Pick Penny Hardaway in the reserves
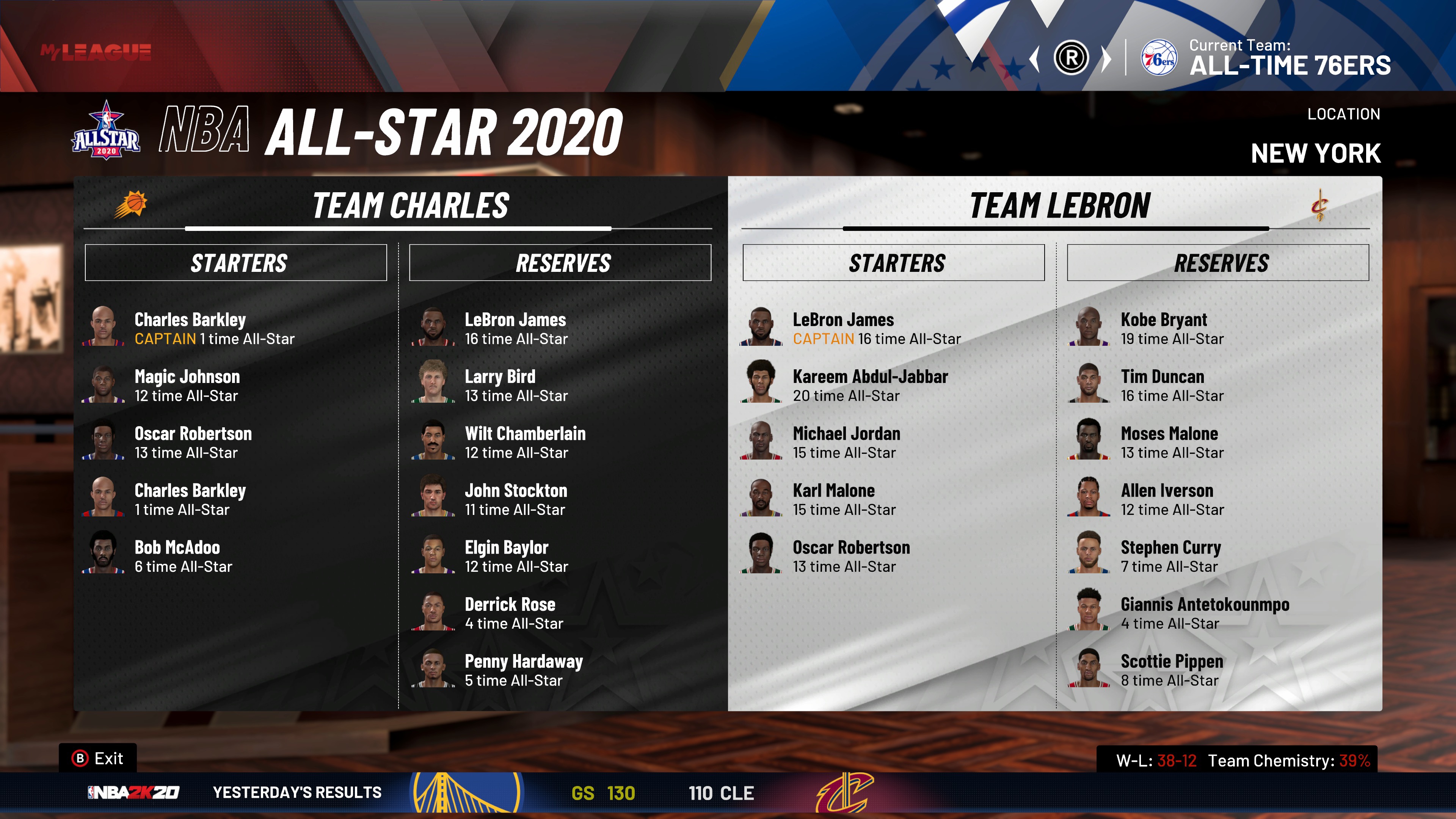The image size is (1456, 819). [x=523, y=670]
